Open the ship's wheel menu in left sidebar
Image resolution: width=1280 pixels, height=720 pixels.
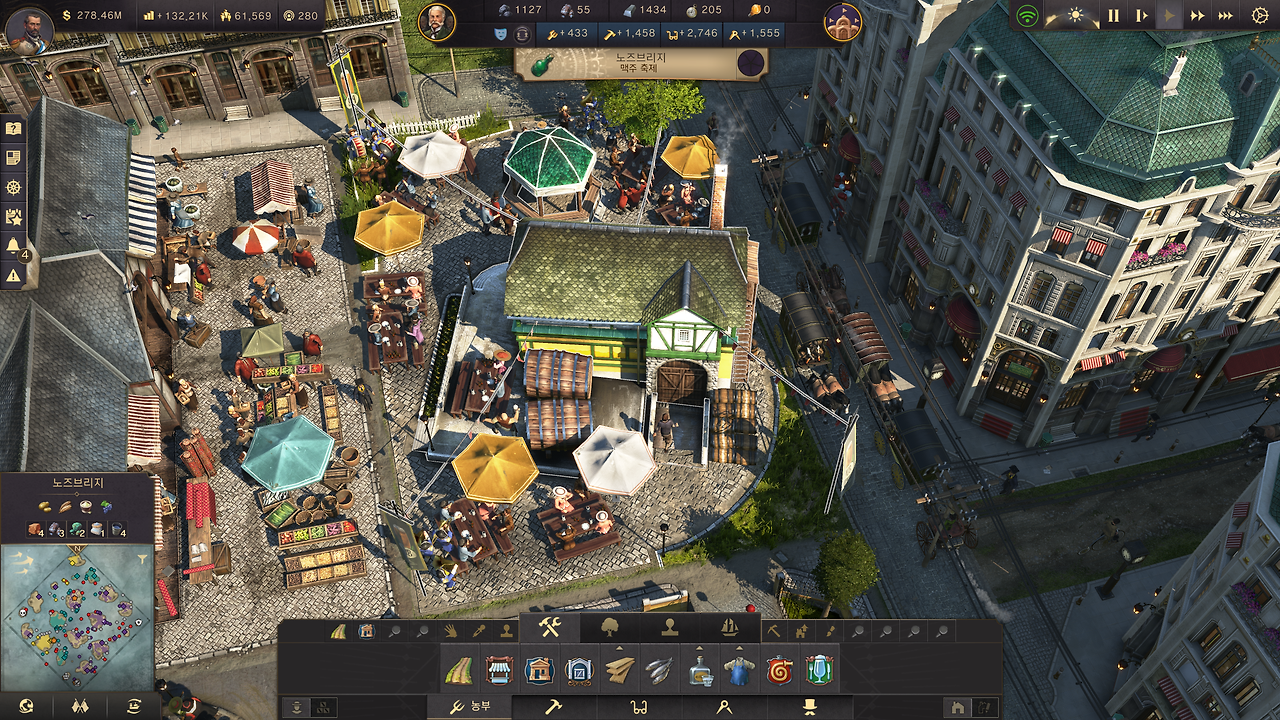(14, 187)
